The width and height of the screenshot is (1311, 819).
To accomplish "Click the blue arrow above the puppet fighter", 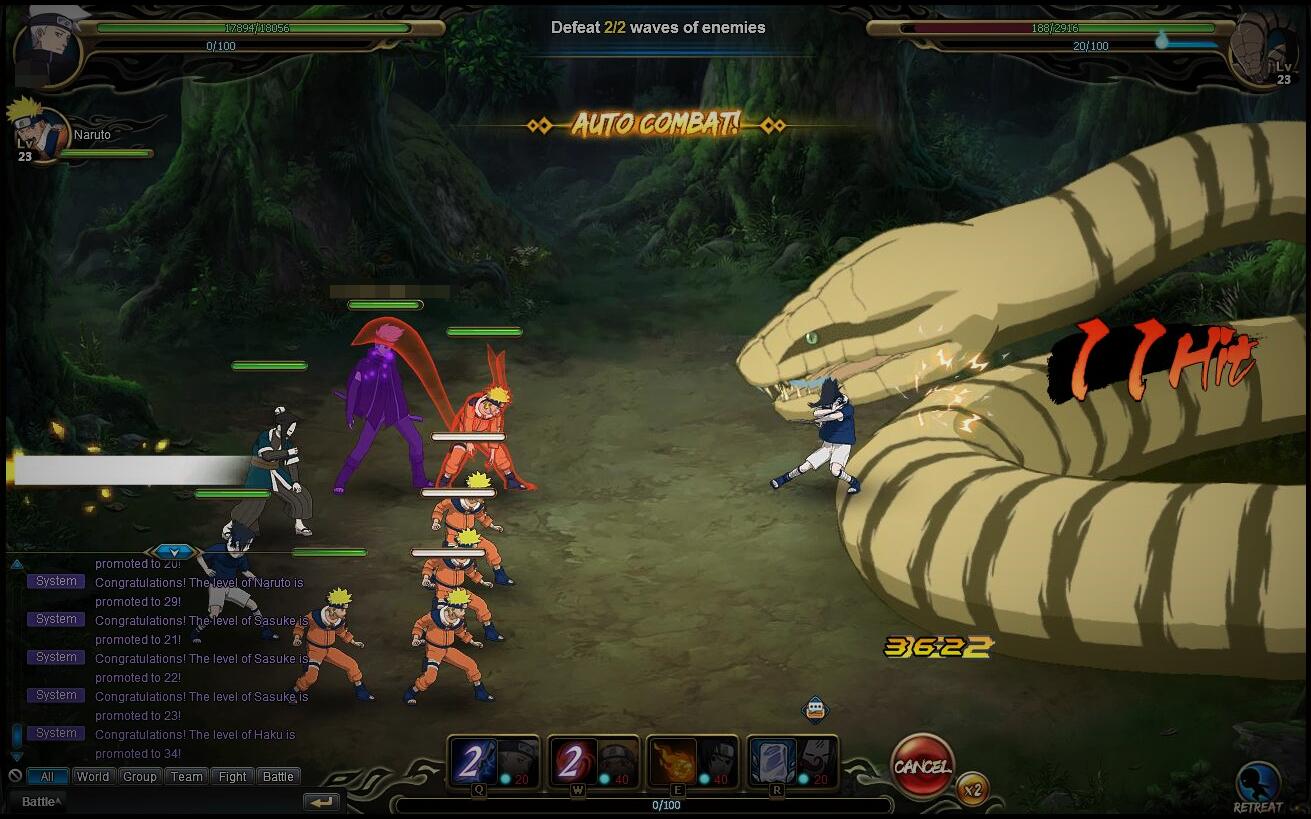I will click(x=173, y=551).
